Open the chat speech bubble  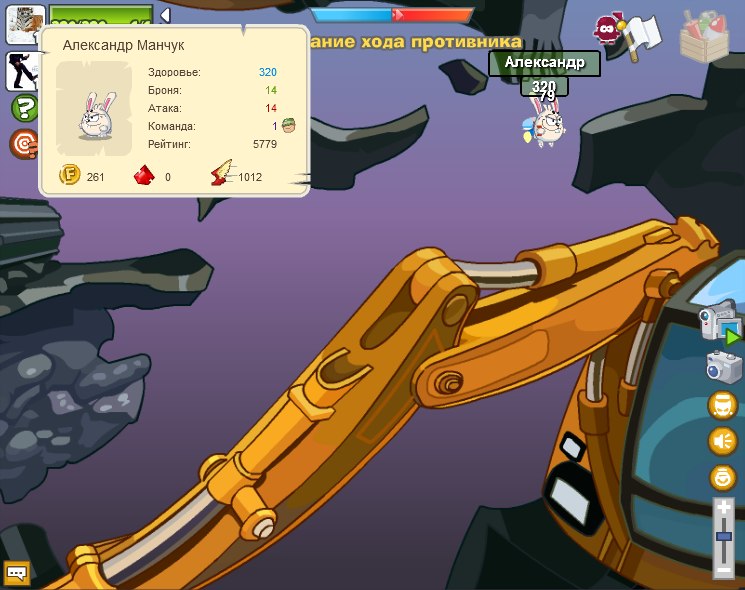tap(17, 573)
